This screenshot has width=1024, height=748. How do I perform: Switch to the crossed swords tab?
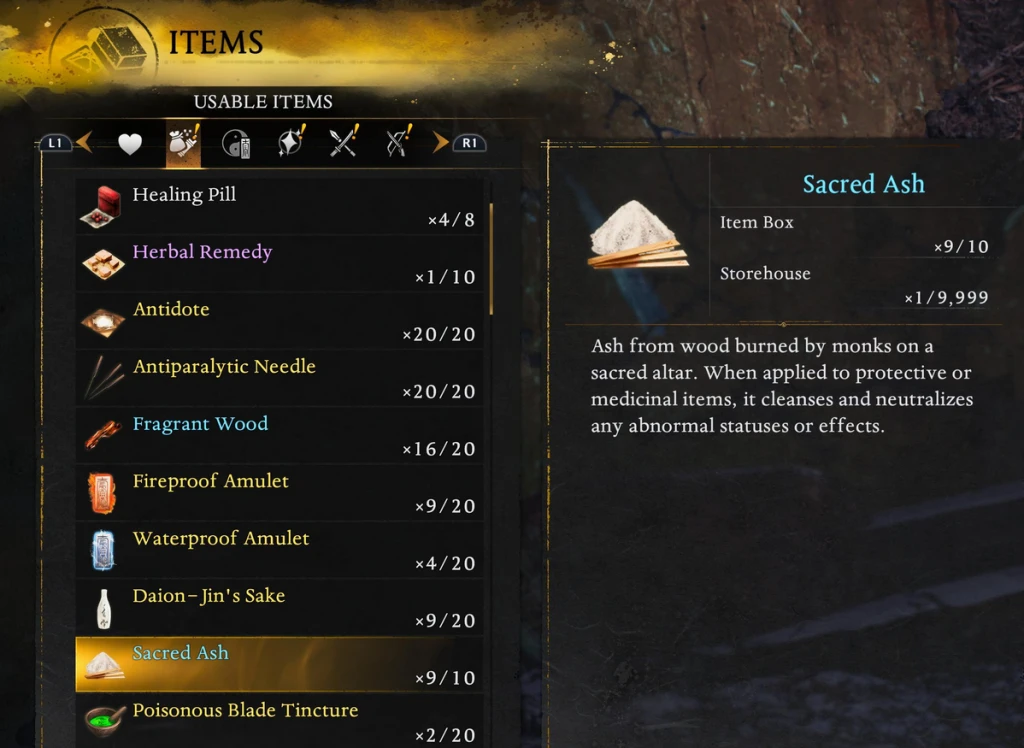344,144
